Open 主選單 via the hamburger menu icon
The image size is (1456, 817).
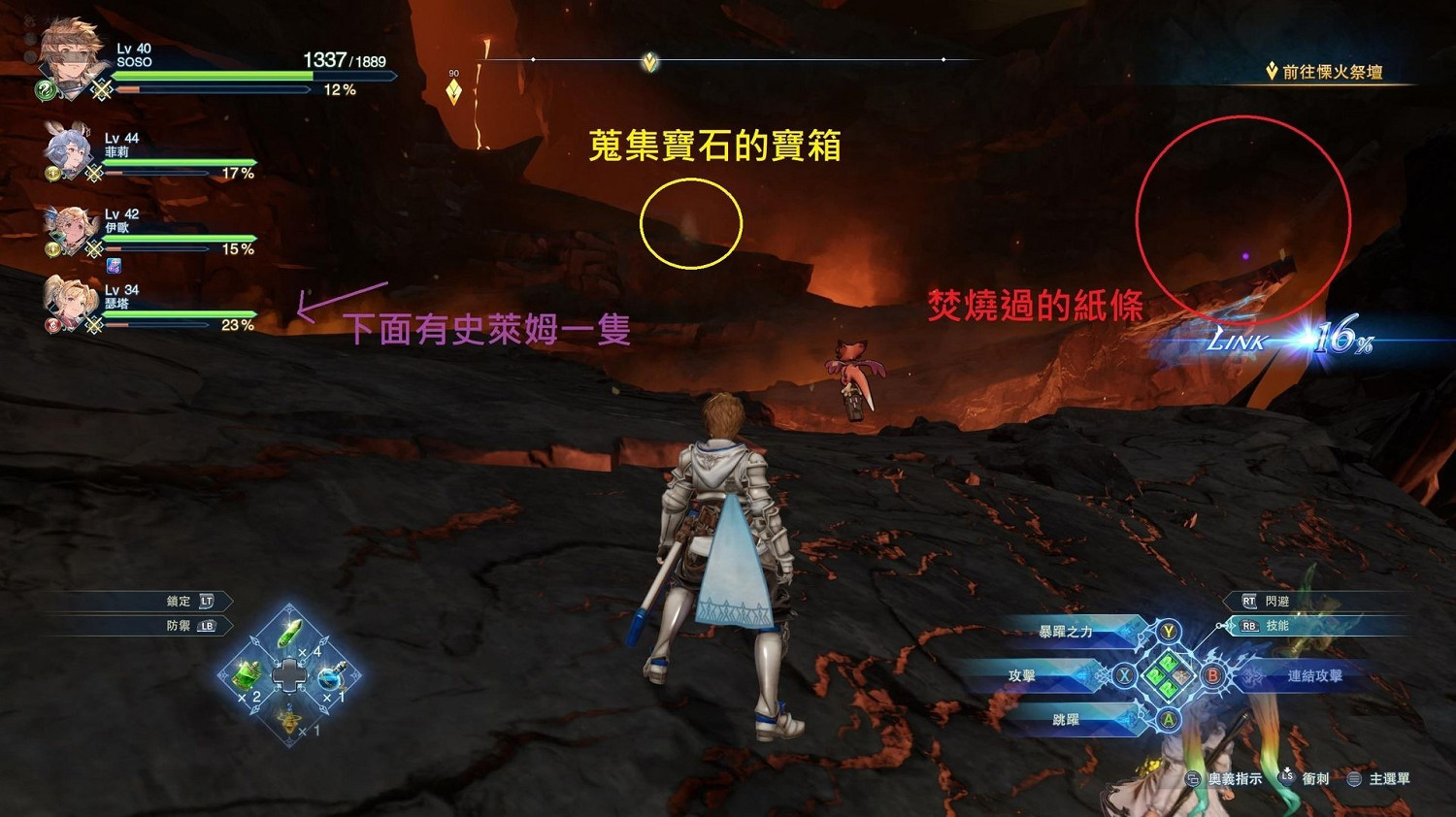(1354, 779)
